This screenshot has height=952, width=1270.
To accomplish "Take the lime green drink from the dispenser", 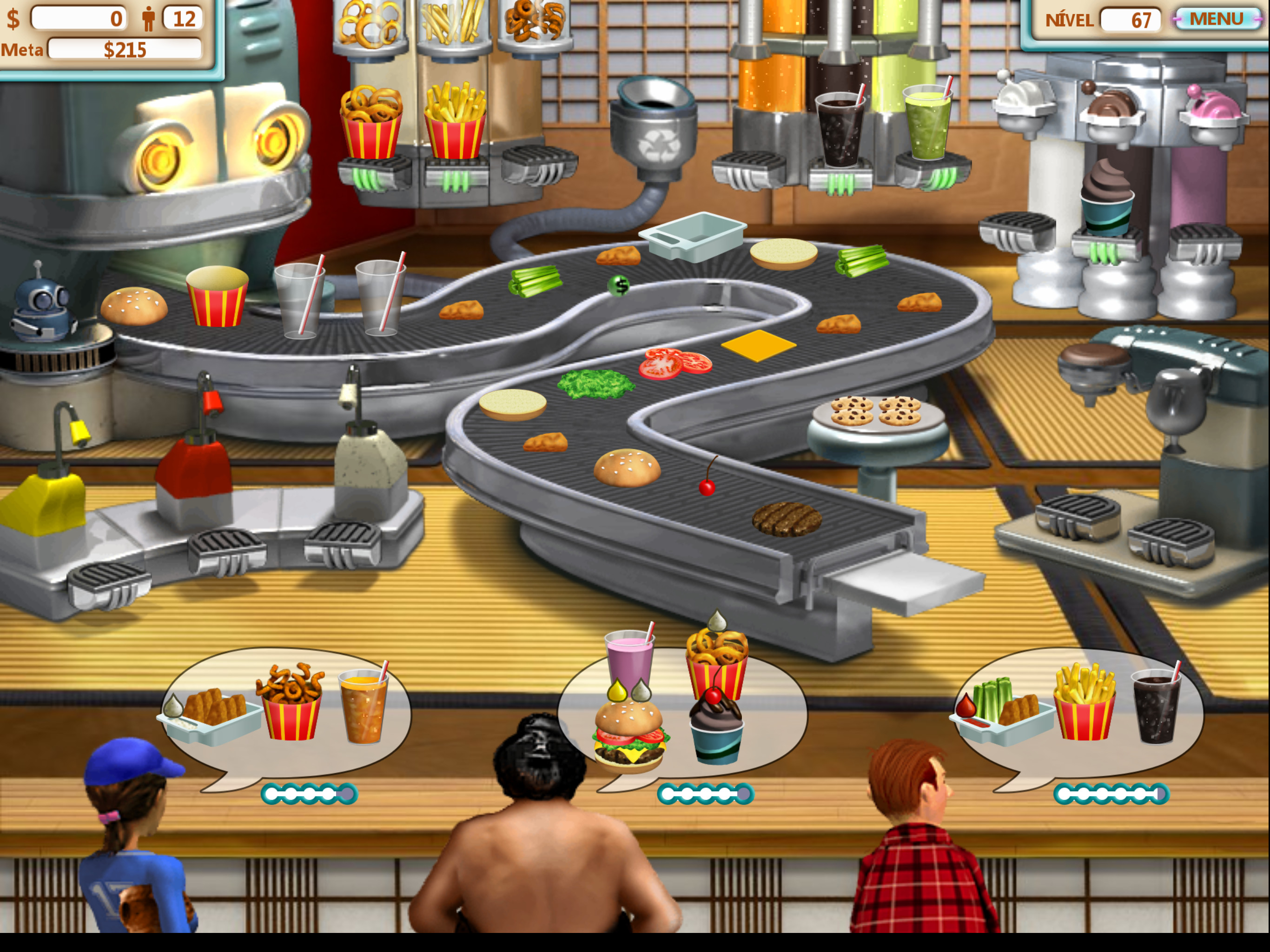I will (927, 124).
